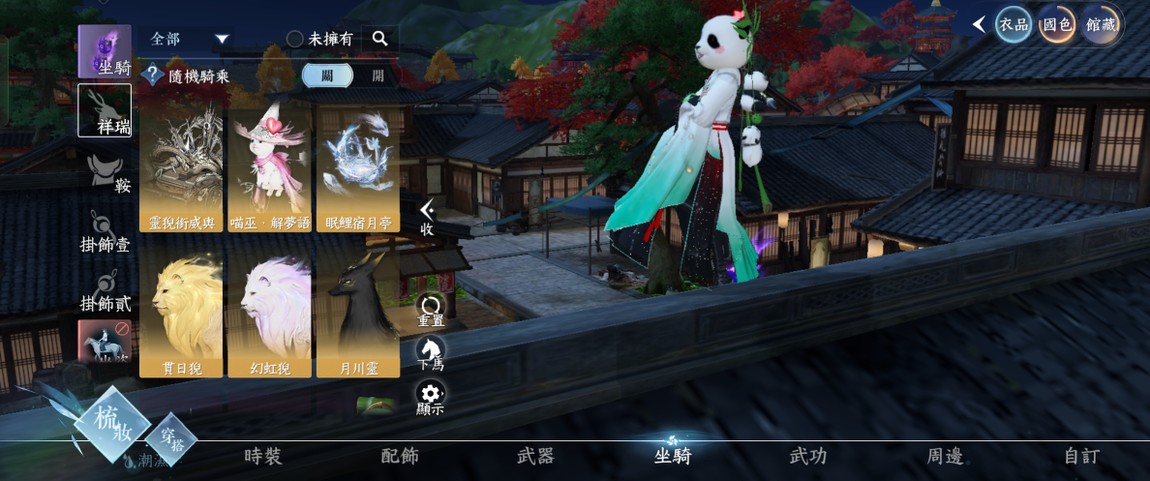Dismount using the 下馬 button
This screenshot has height=481, width=1150.
431,353
